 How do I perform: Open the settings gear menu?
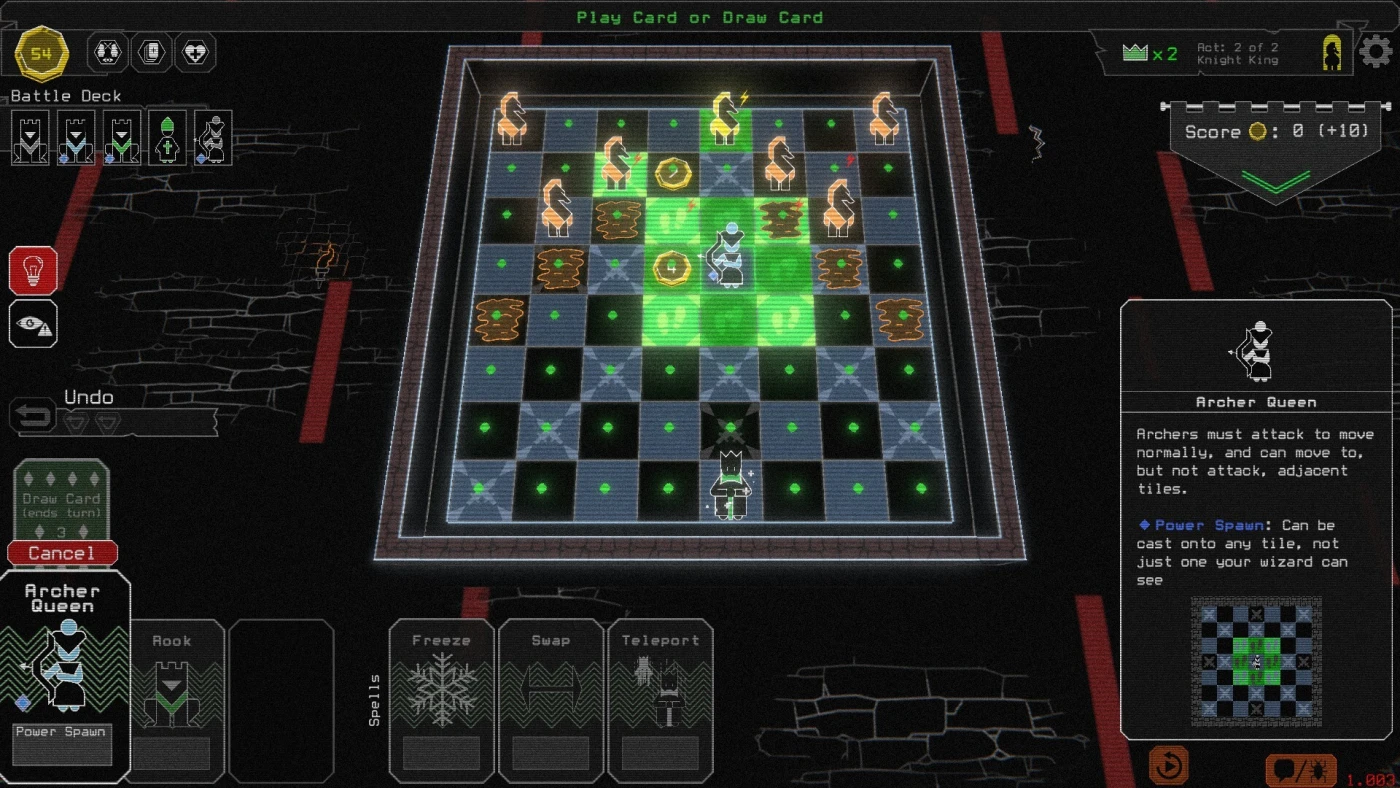pyautogui.click(x=1376, y=52)
